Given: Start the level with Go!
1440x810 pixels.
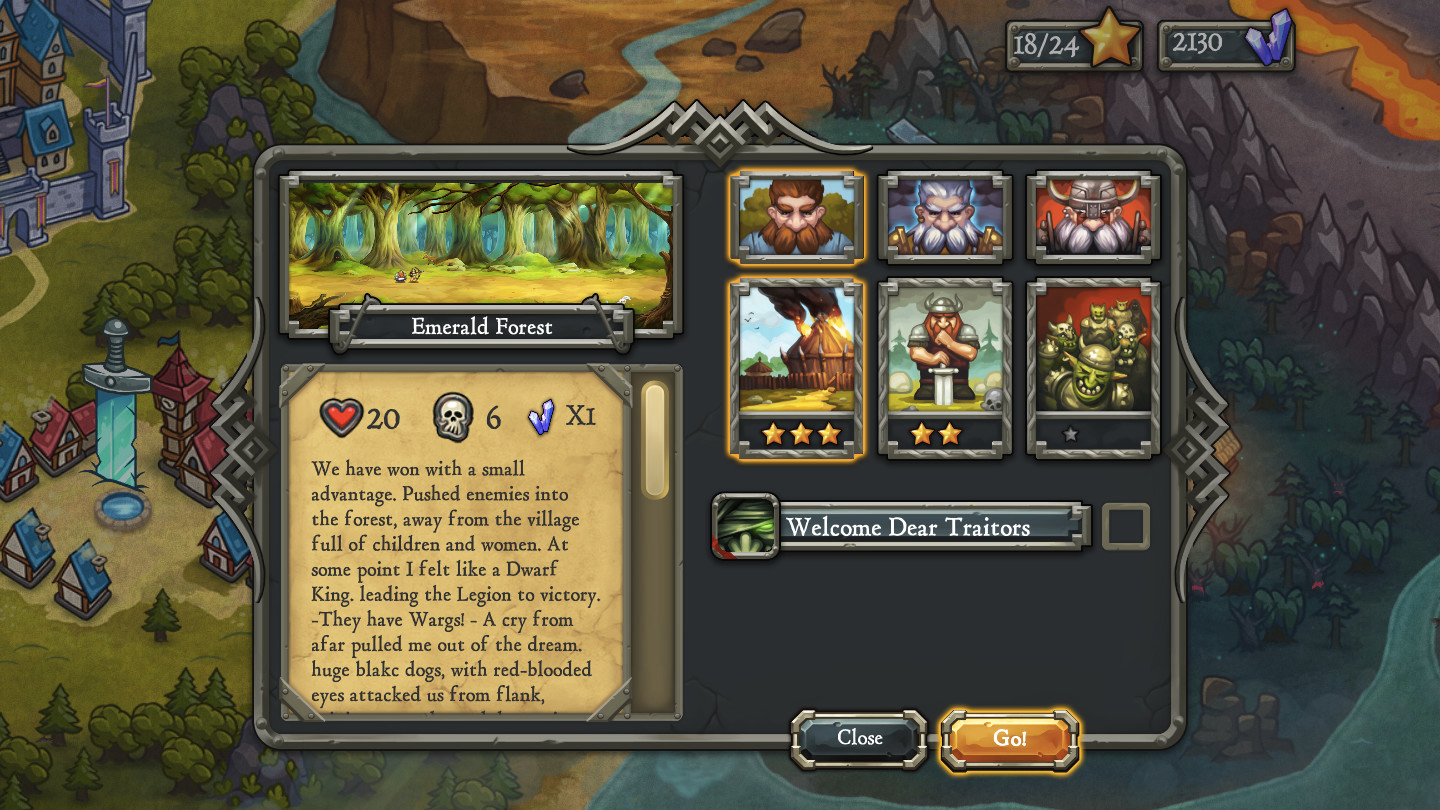Looking at the screenshot, I should (x=1010, y=739).
